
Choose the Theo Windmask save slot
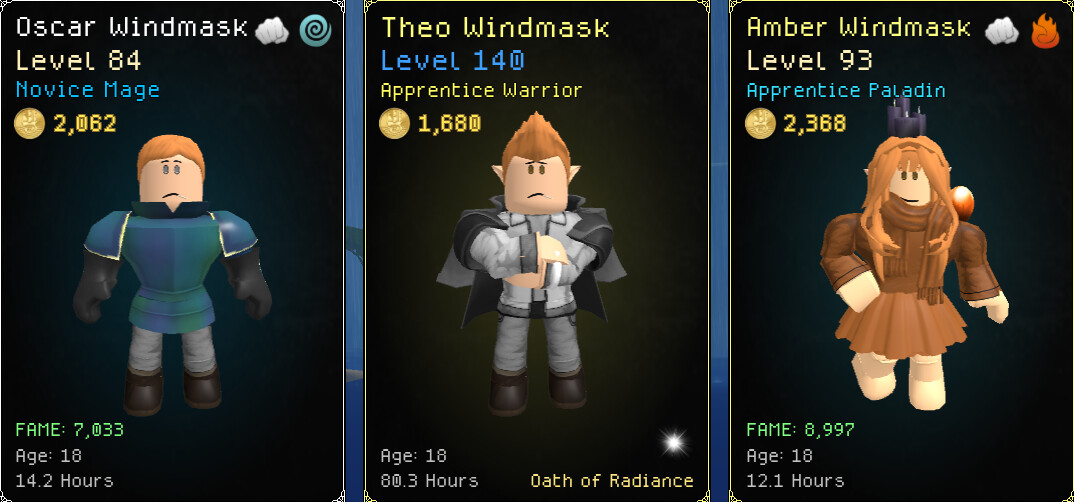pos(536,250)
